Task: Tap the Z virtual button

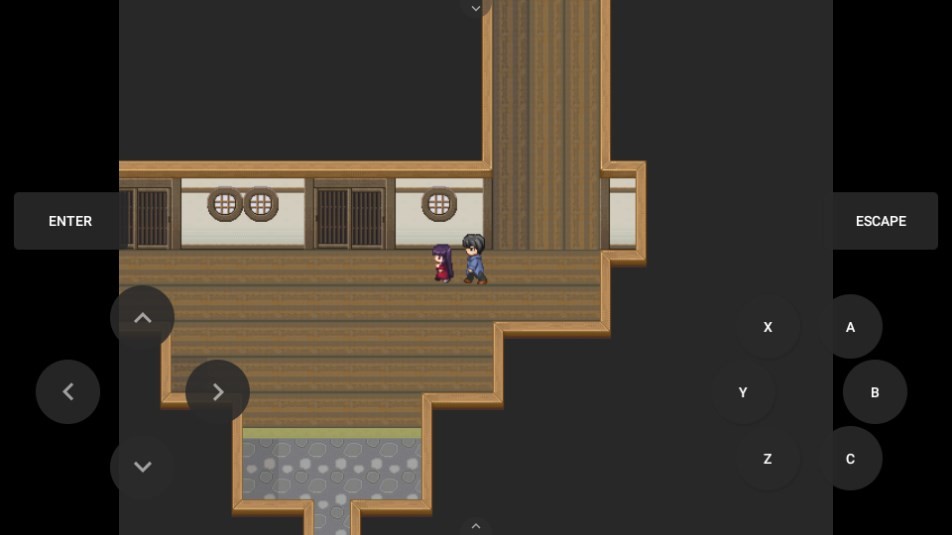Action: (x=767, y=459)
